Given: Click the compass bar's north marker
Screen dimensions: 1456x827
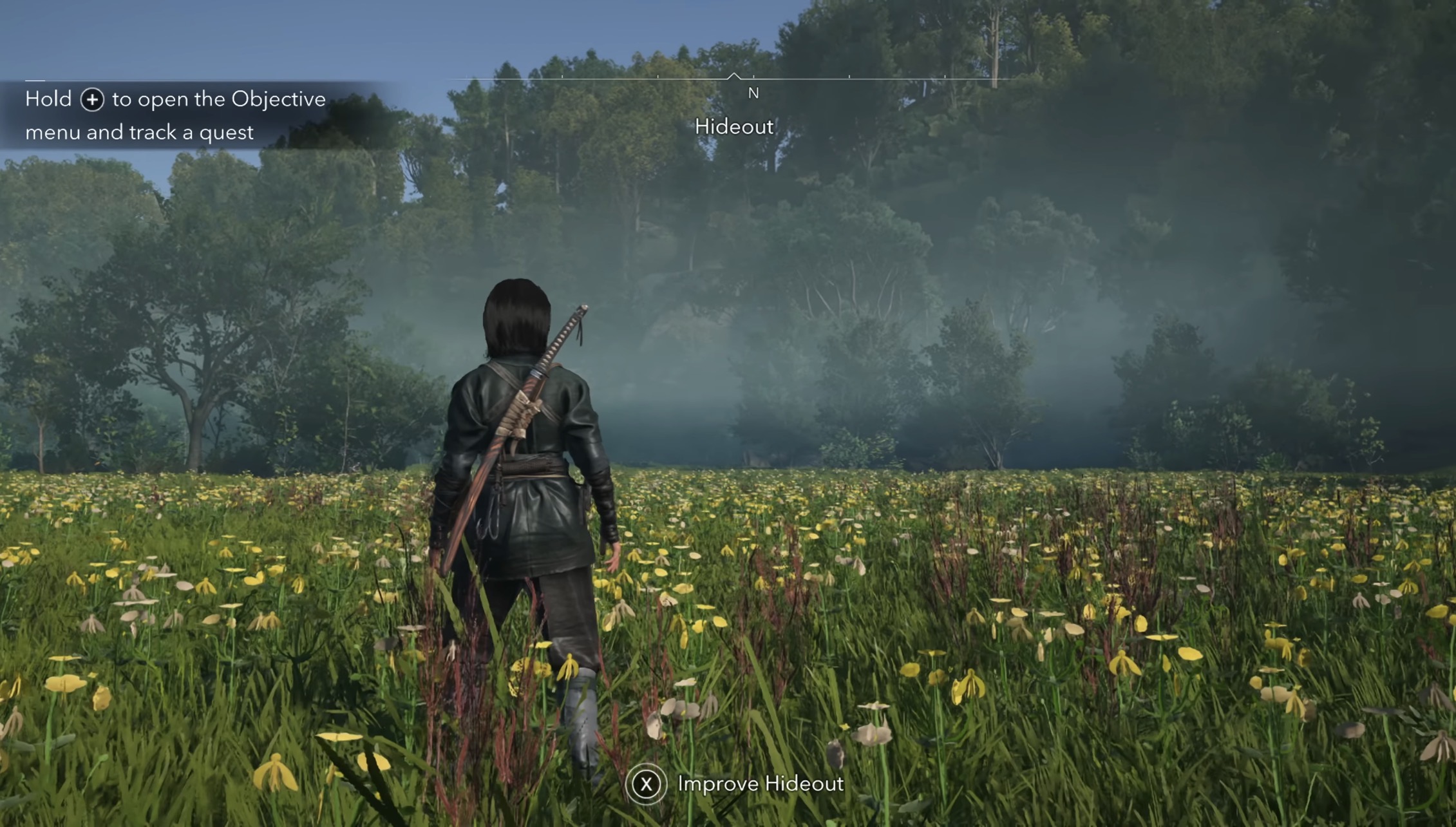Looking at the screenshot, I should click(753, 93).
